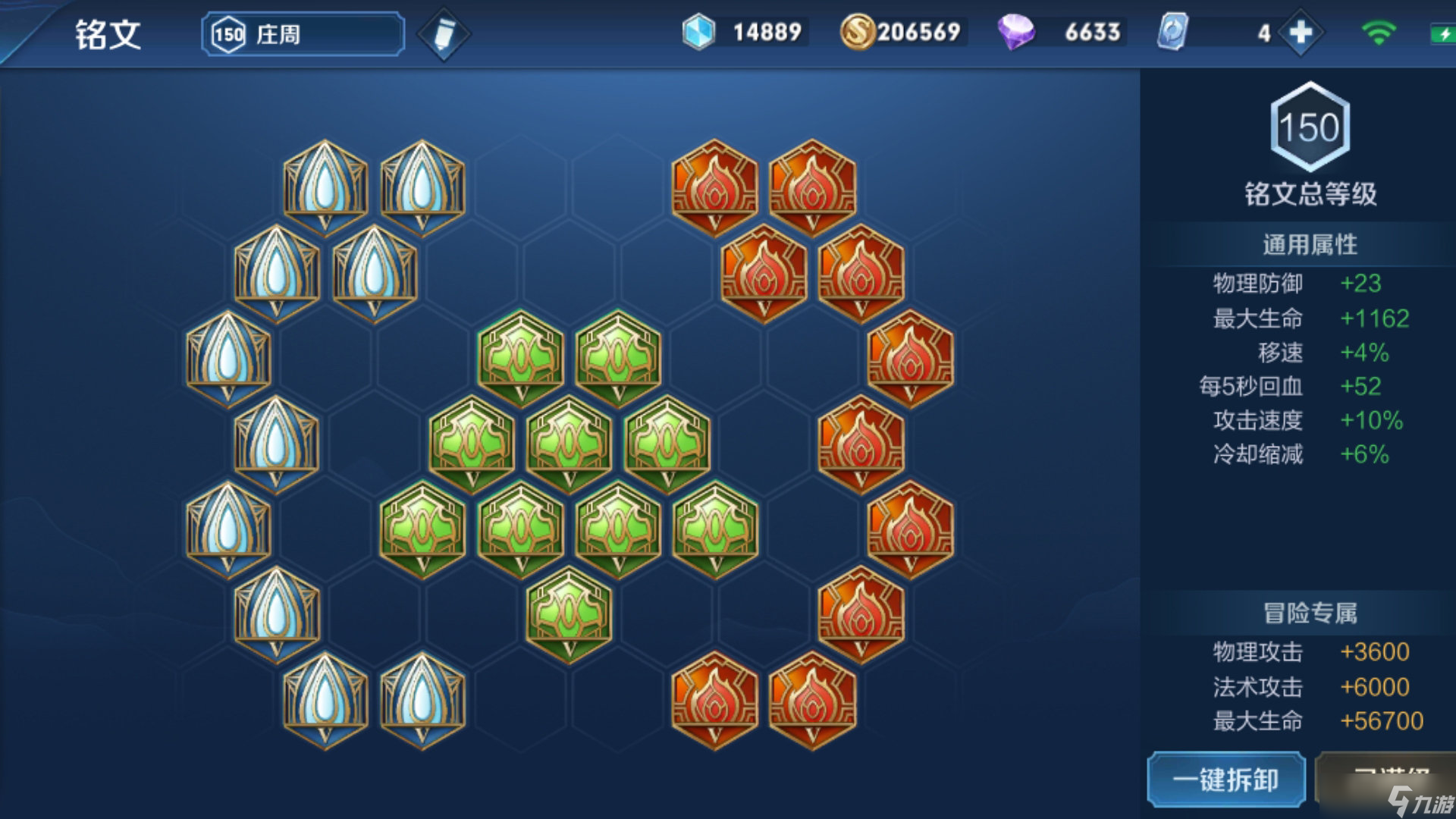Click the hexagonal 150 rune level badge
The image size is (1456, 819).
click(1310, 129)
